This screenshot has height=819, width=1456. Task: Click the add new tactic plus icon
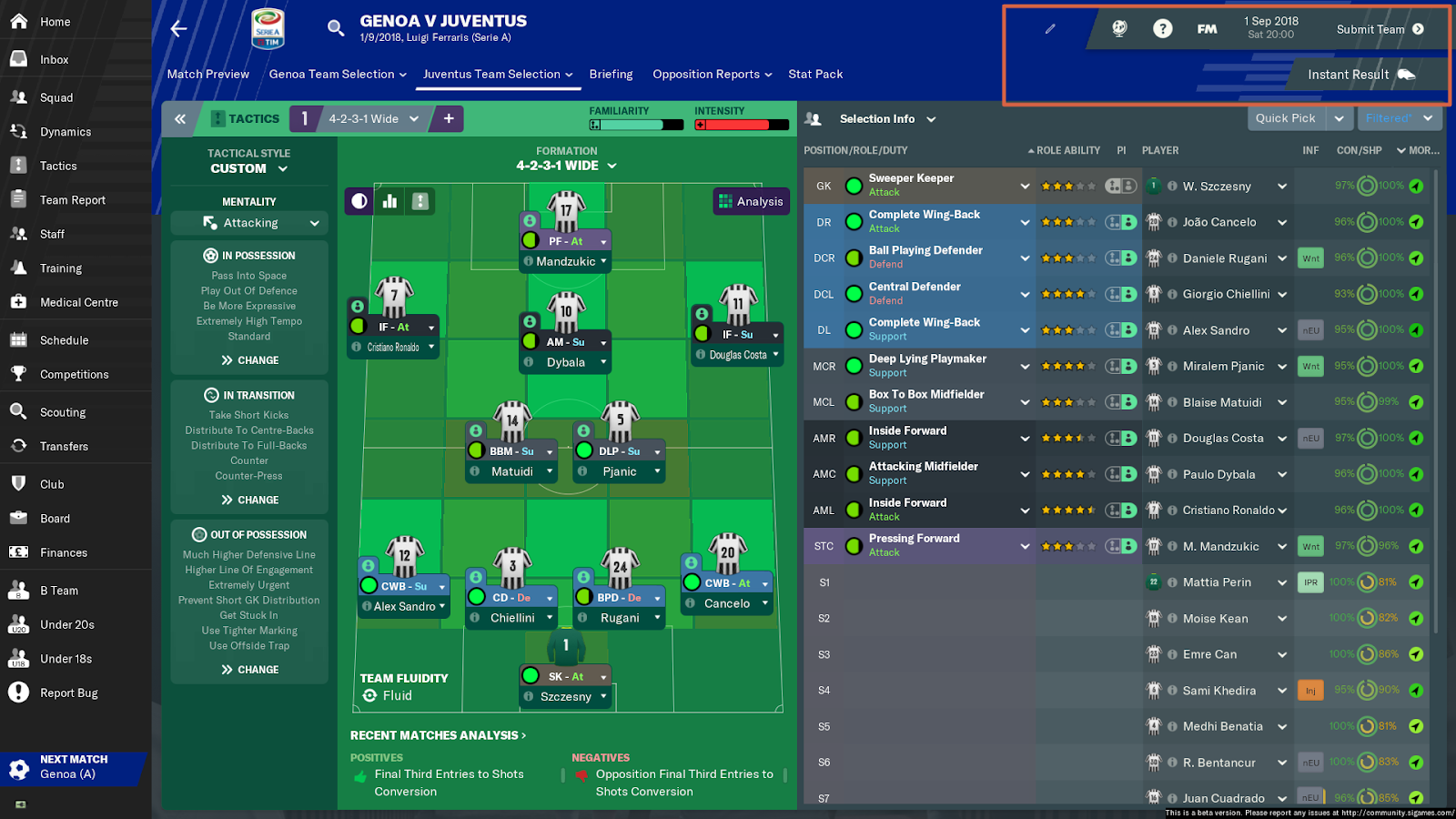pos(447,118)
